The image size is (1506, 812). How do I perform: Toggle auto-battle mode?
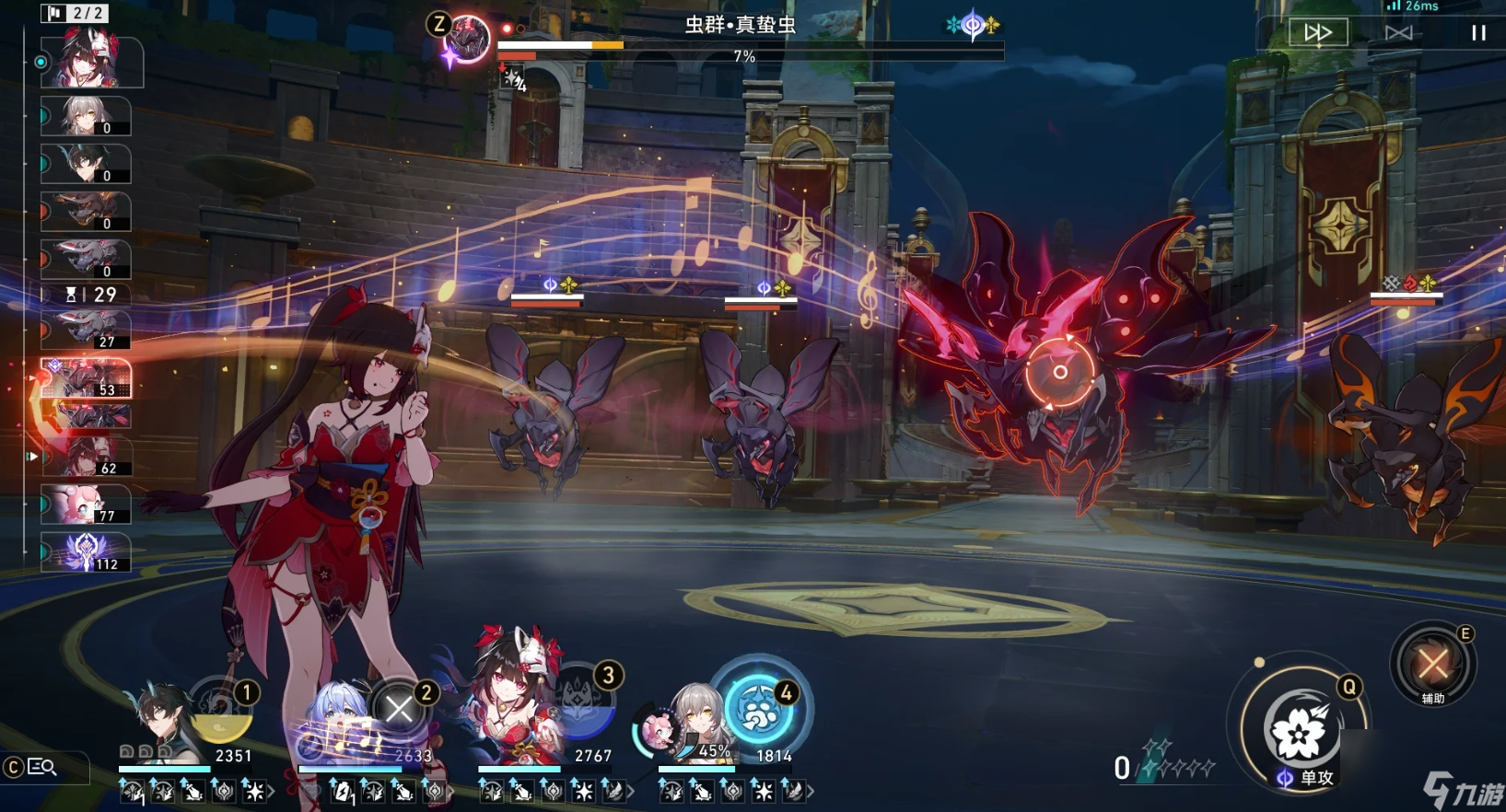[1398, 33]
